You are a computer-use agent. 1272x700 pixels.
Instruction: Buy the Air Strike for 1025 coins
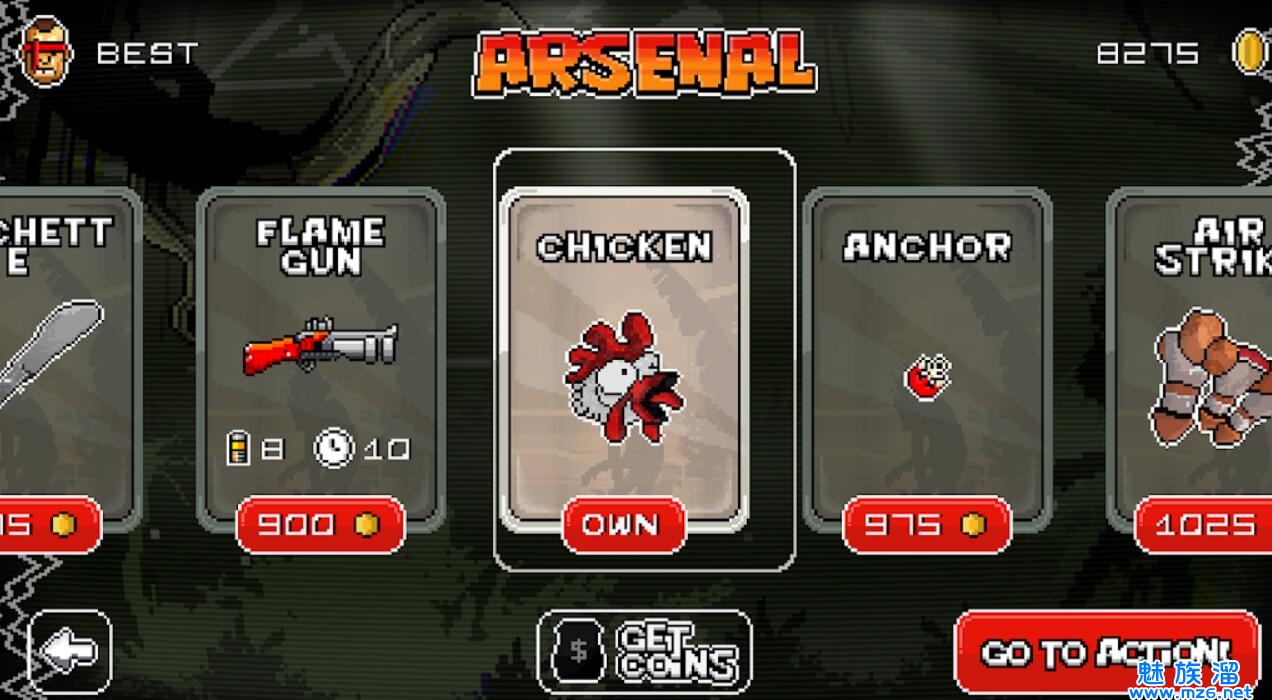[1205, 525]
